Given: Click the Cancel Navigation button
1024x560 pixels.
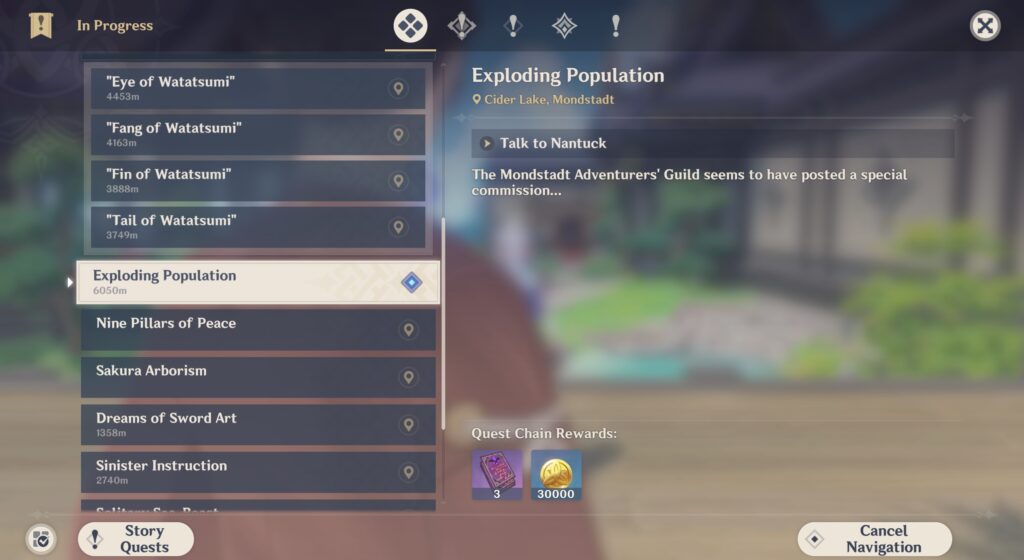Looking at the screenshot, I should tap(874, 539).
